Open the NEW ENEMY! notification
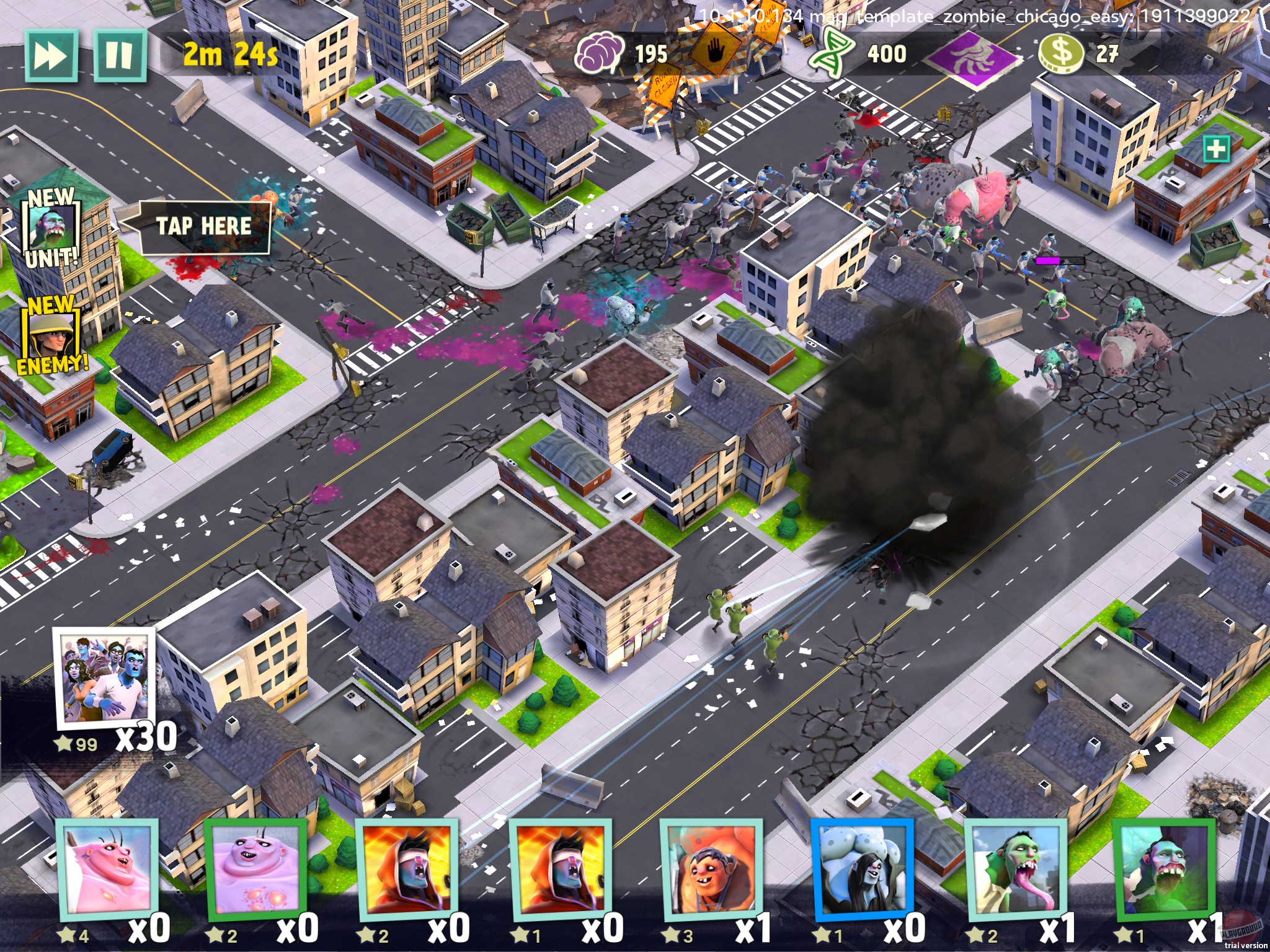 point(53,335)
